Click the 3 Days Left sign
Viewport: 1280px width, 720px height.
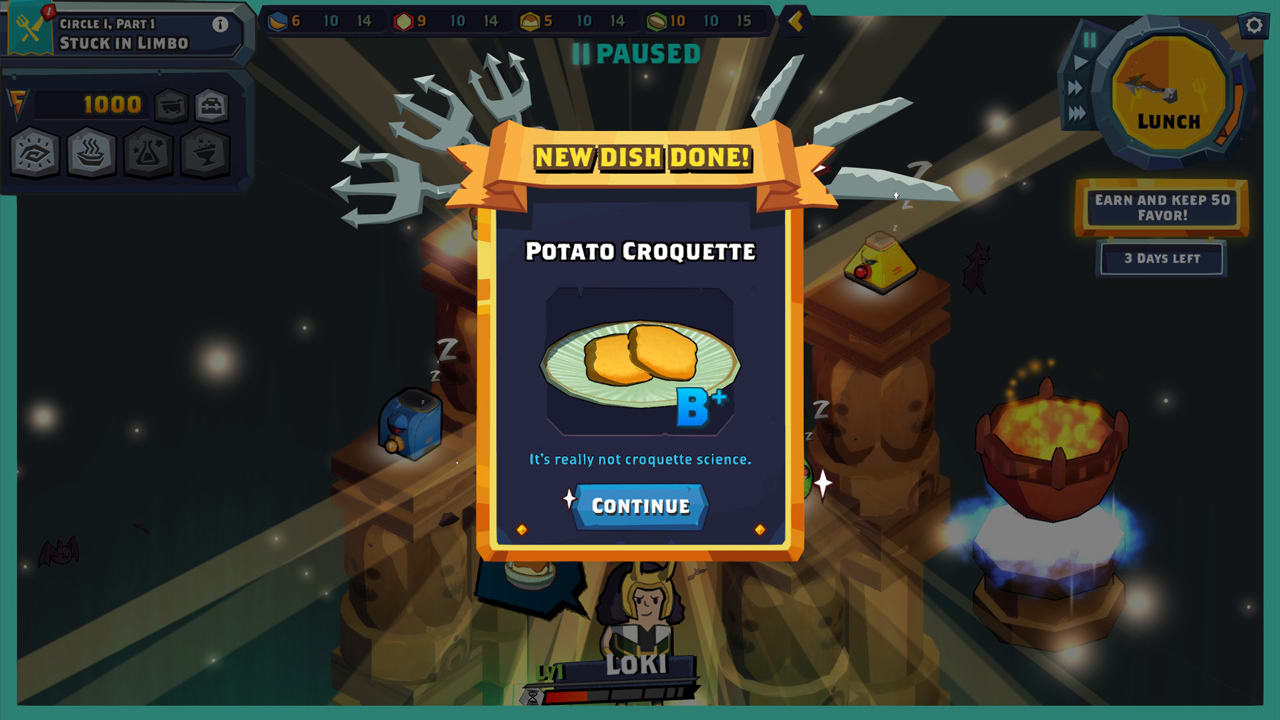click(1160, 258)
